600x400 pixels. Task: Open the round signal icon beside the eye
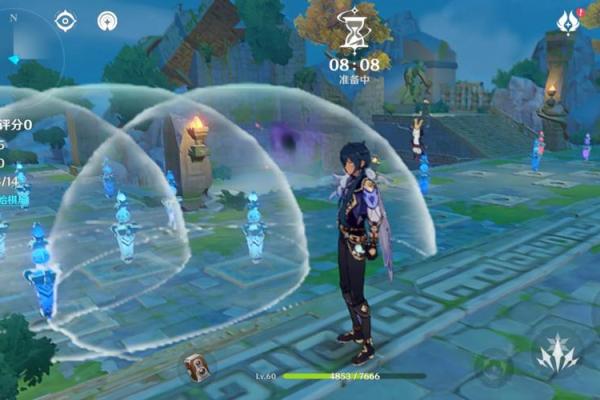(x=107, y=20)
